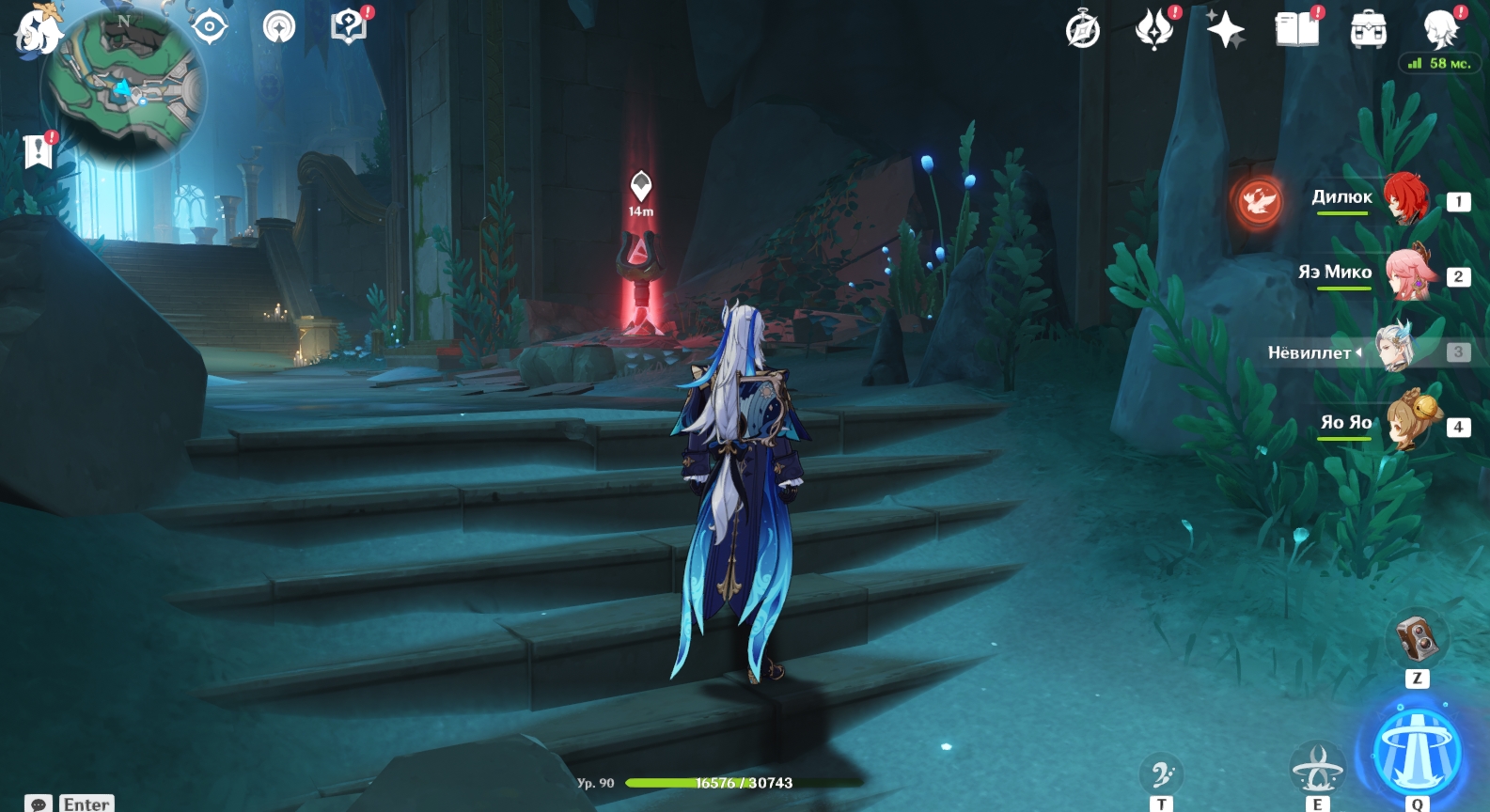1490x812 pixels.
Task: Click the red bird burst-ready icon beside Дилюк
Action: tap(1258, 201)
